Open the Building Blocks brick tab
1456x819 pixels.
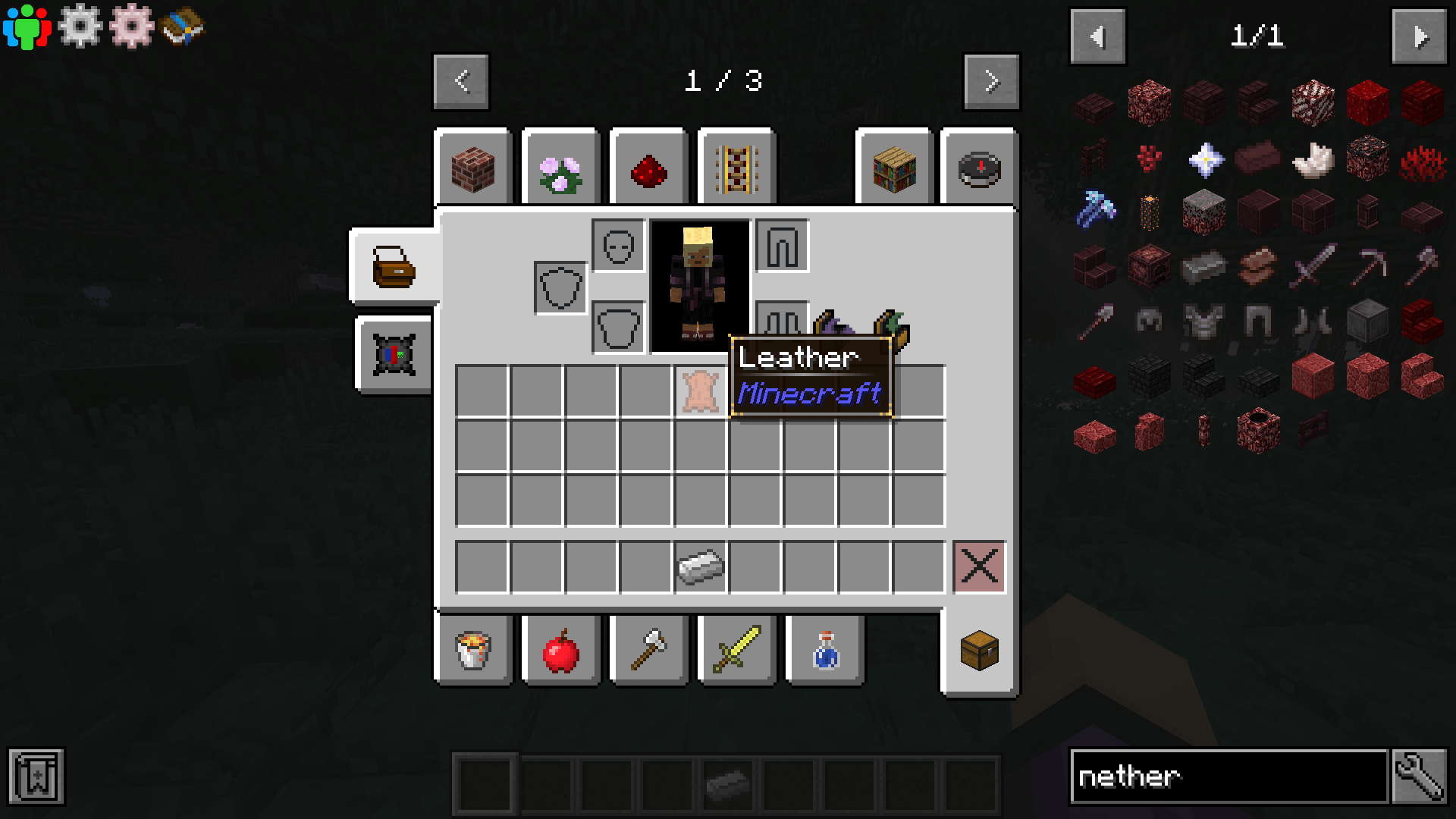(x=473, y=168)
